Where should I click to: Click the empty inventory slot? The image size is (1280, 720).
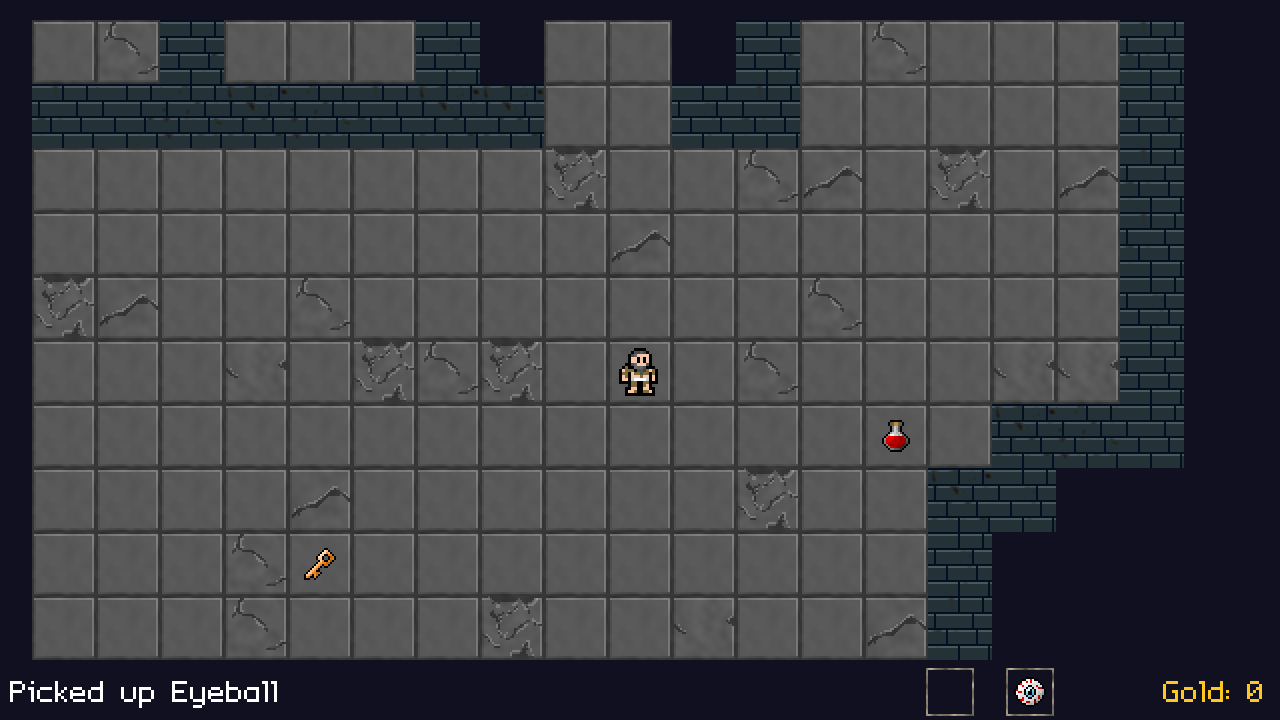click(x=949, y=692)
